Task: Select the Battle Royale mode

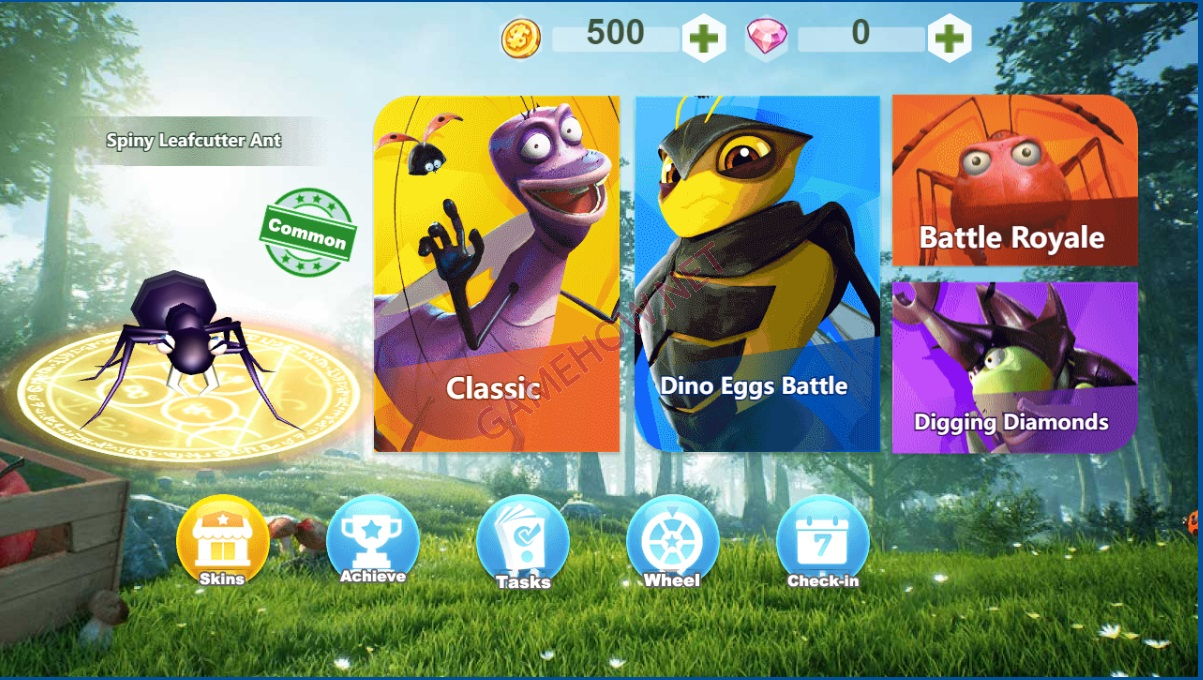Action: click(1014, 180)
